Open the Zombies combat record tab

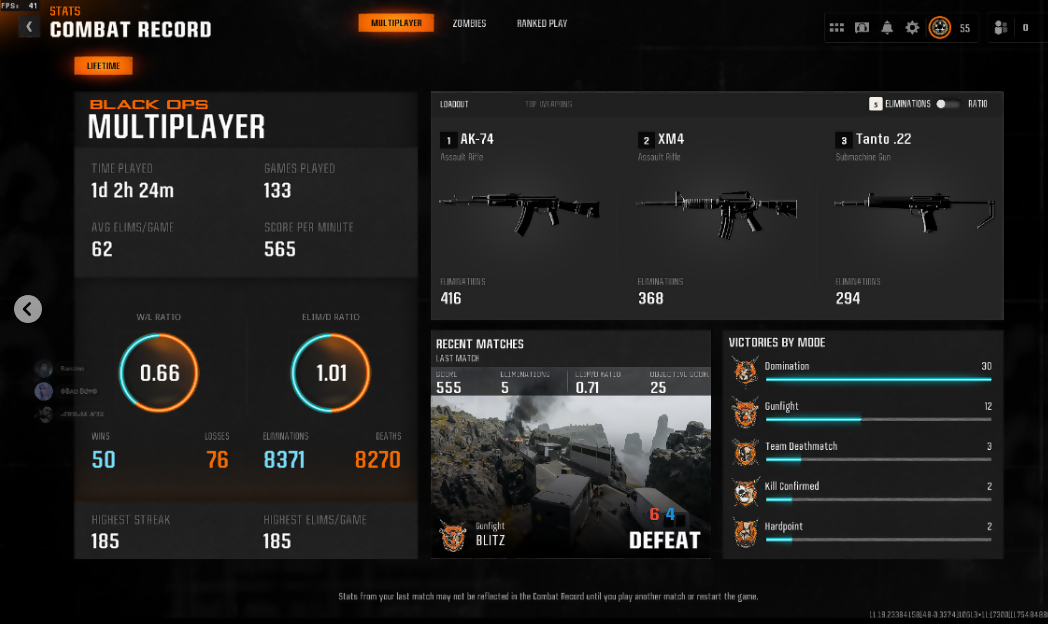(469, 23)
